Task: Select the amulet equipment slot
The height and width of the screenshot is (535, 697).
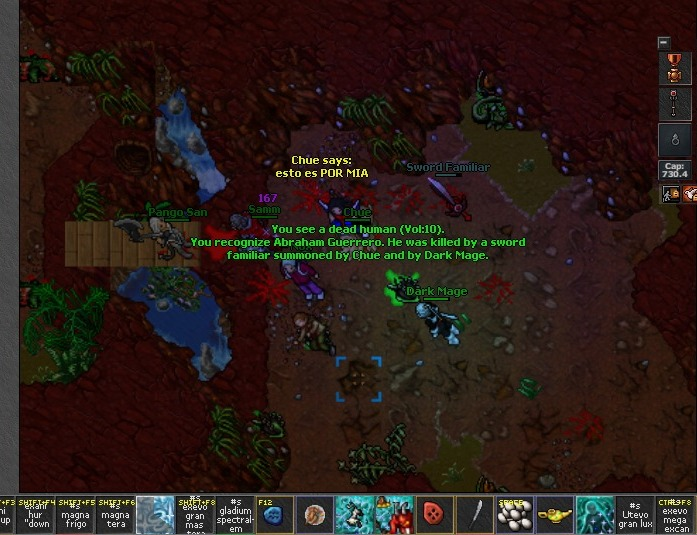Action: click(x=673, y=68)
